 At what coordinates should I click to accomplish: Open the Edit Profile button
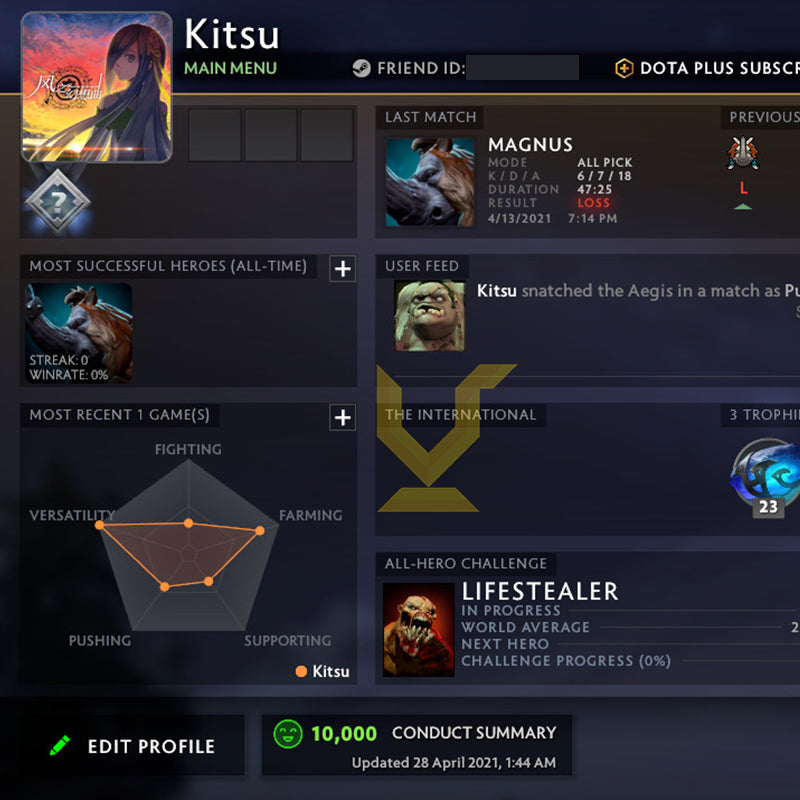[x=132, y=746]
